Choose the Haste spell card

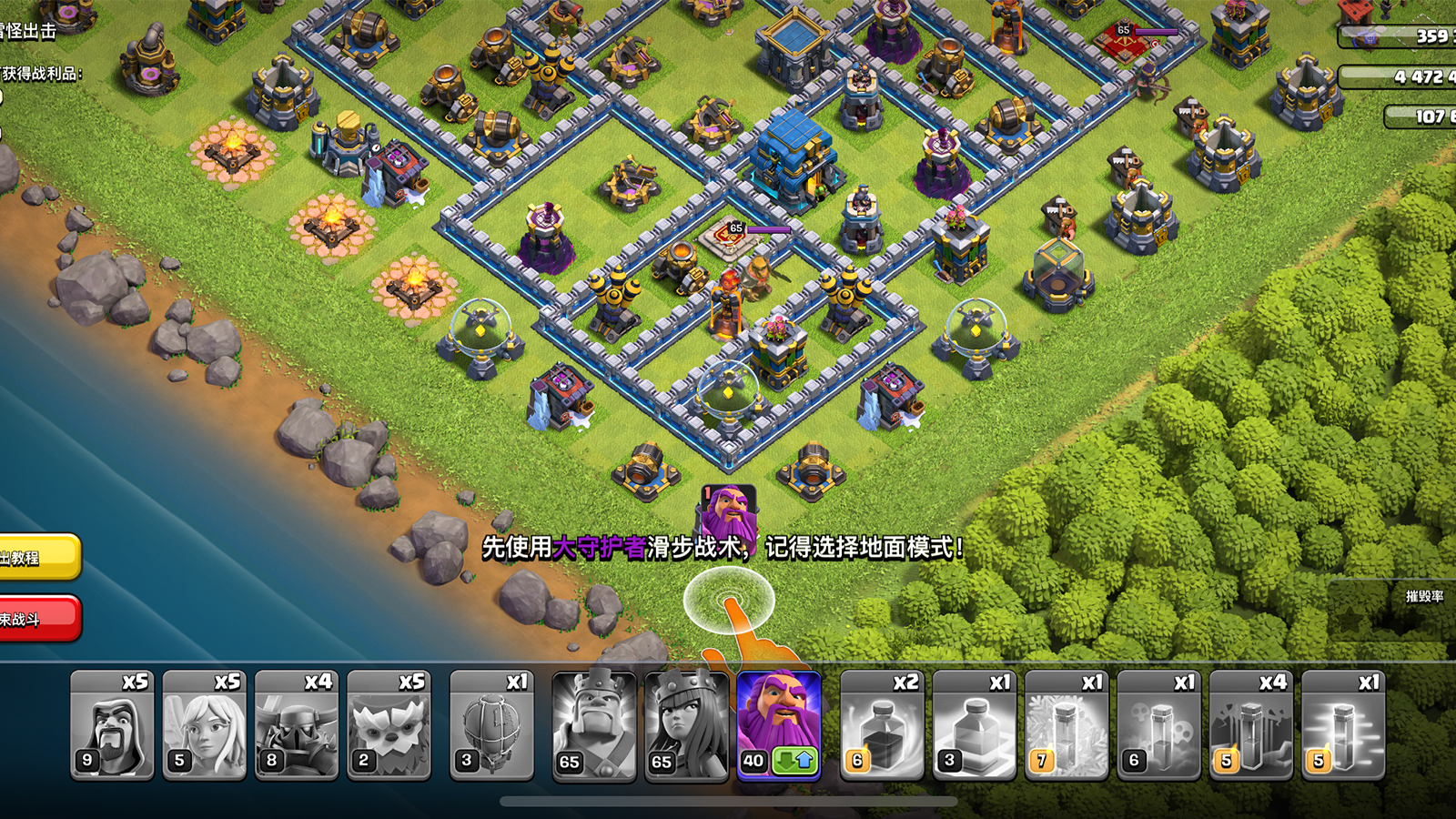pos(1343,725)
